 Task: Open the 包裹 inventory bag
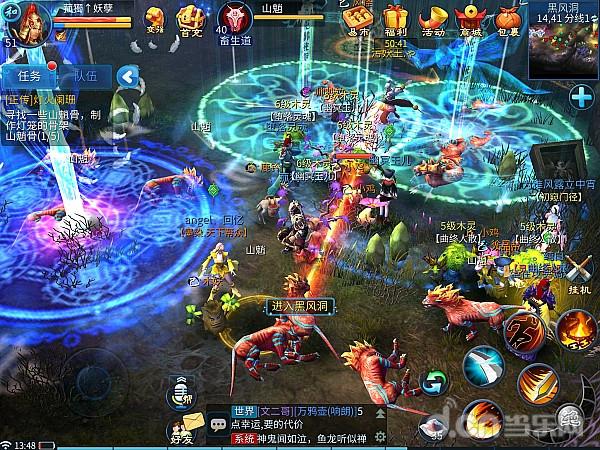pos(508,18)
